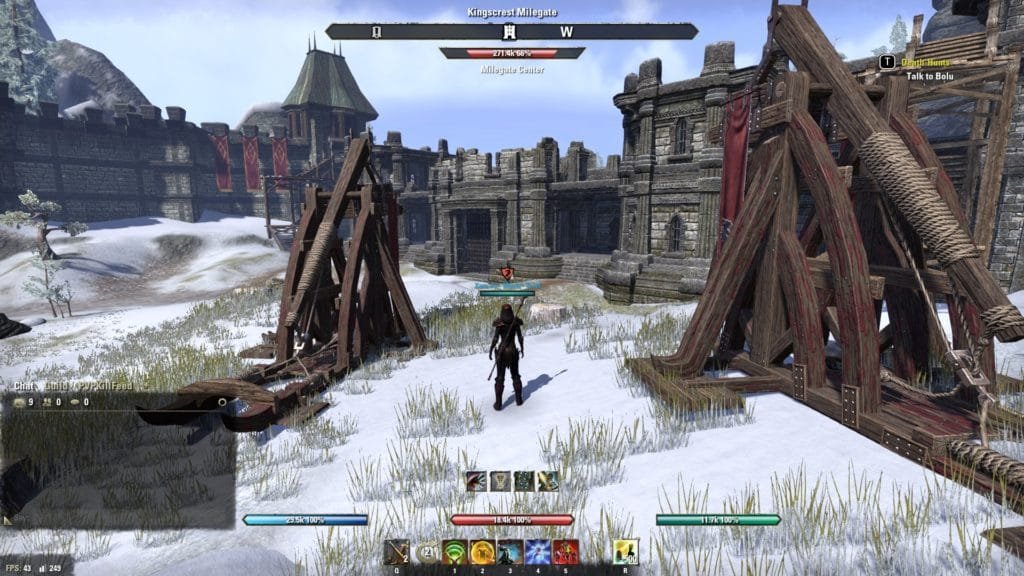This screenshot has width=1024, height=576.
Task: Inspect the grey trophy buff icon
Action: pyautogui.click(x=500, y=481)
